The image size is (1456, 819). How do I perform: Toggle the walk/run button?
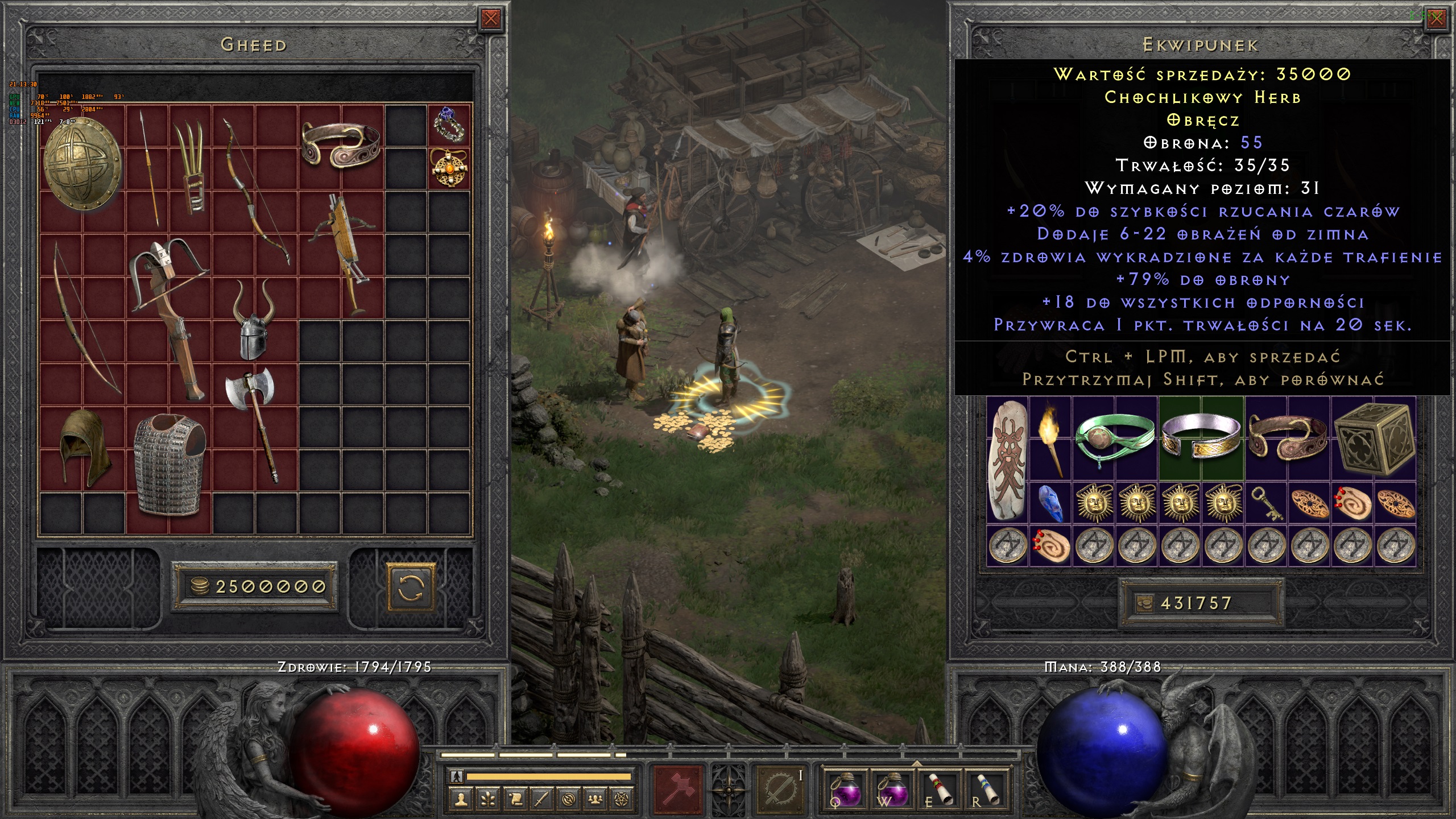tap(456, 776)
